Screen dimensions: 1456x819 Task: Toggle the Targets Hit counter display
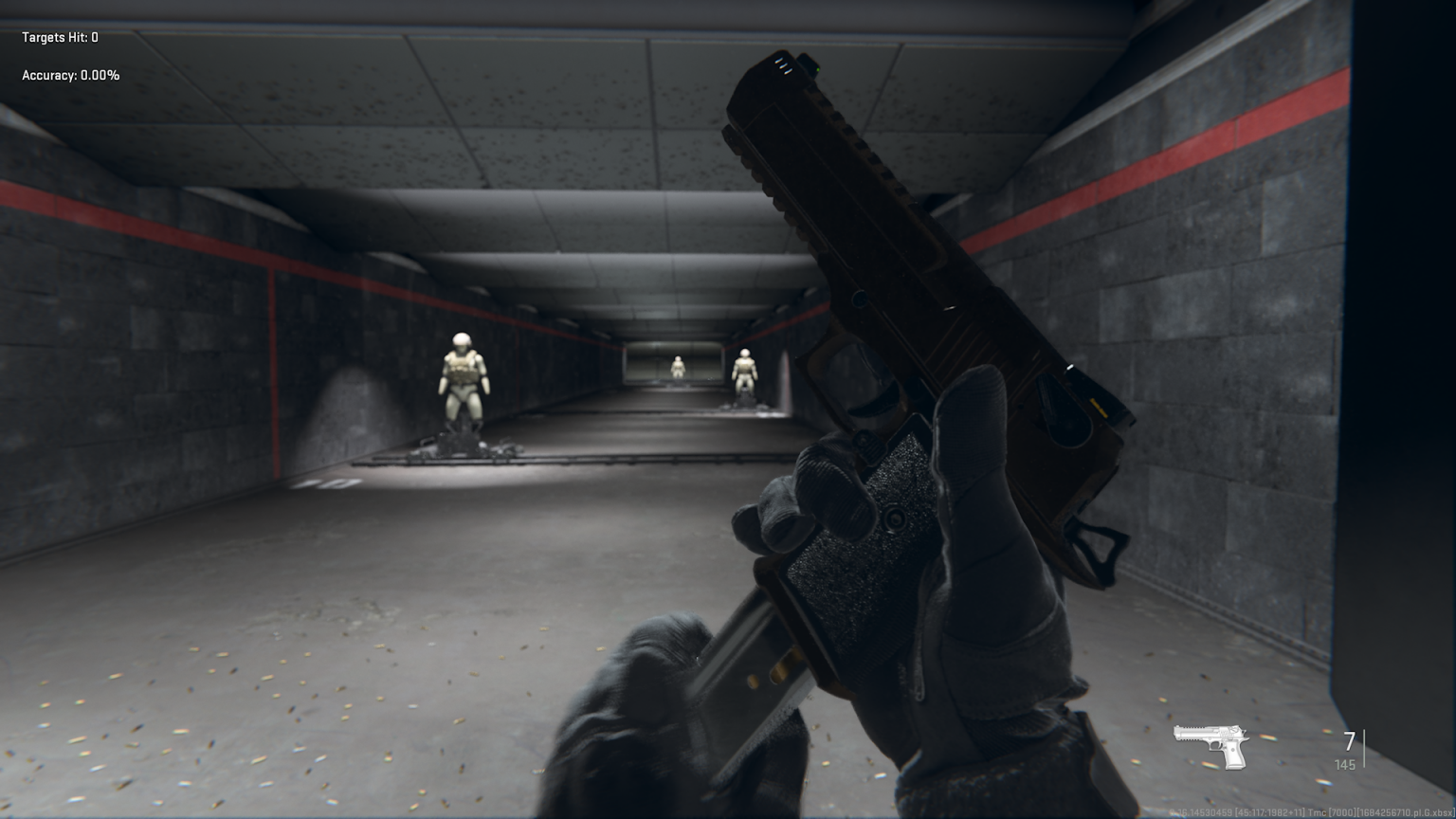coord(59,39)
